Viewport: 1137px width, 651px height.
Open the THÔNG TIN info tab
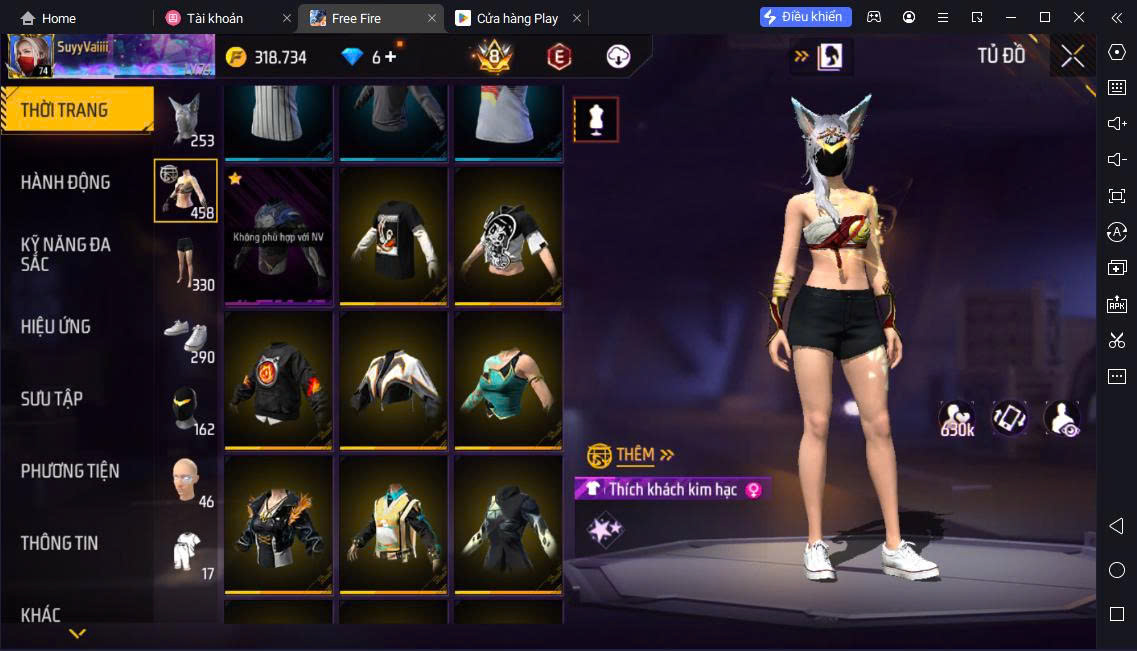point(60,542)
